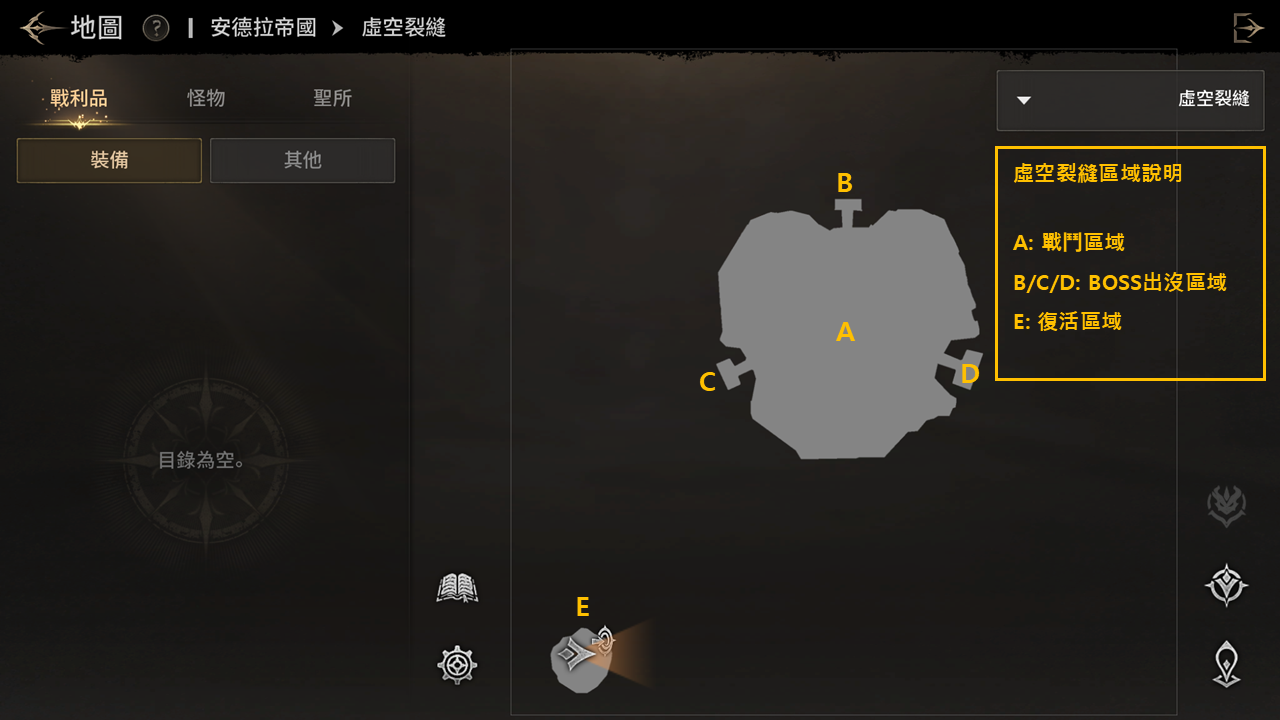Tap the horned crest emblem icon

point(1226,506)
